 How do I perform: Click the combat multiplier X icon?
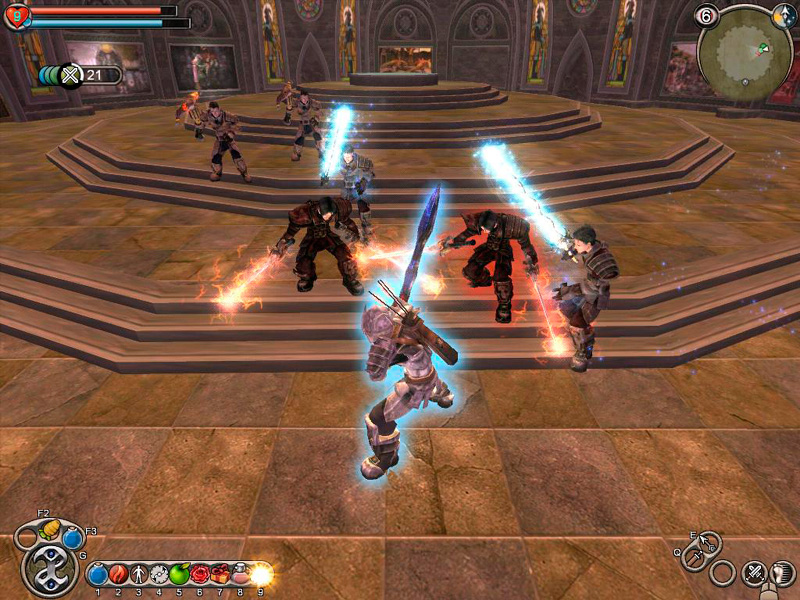click(x=70, y=75)
